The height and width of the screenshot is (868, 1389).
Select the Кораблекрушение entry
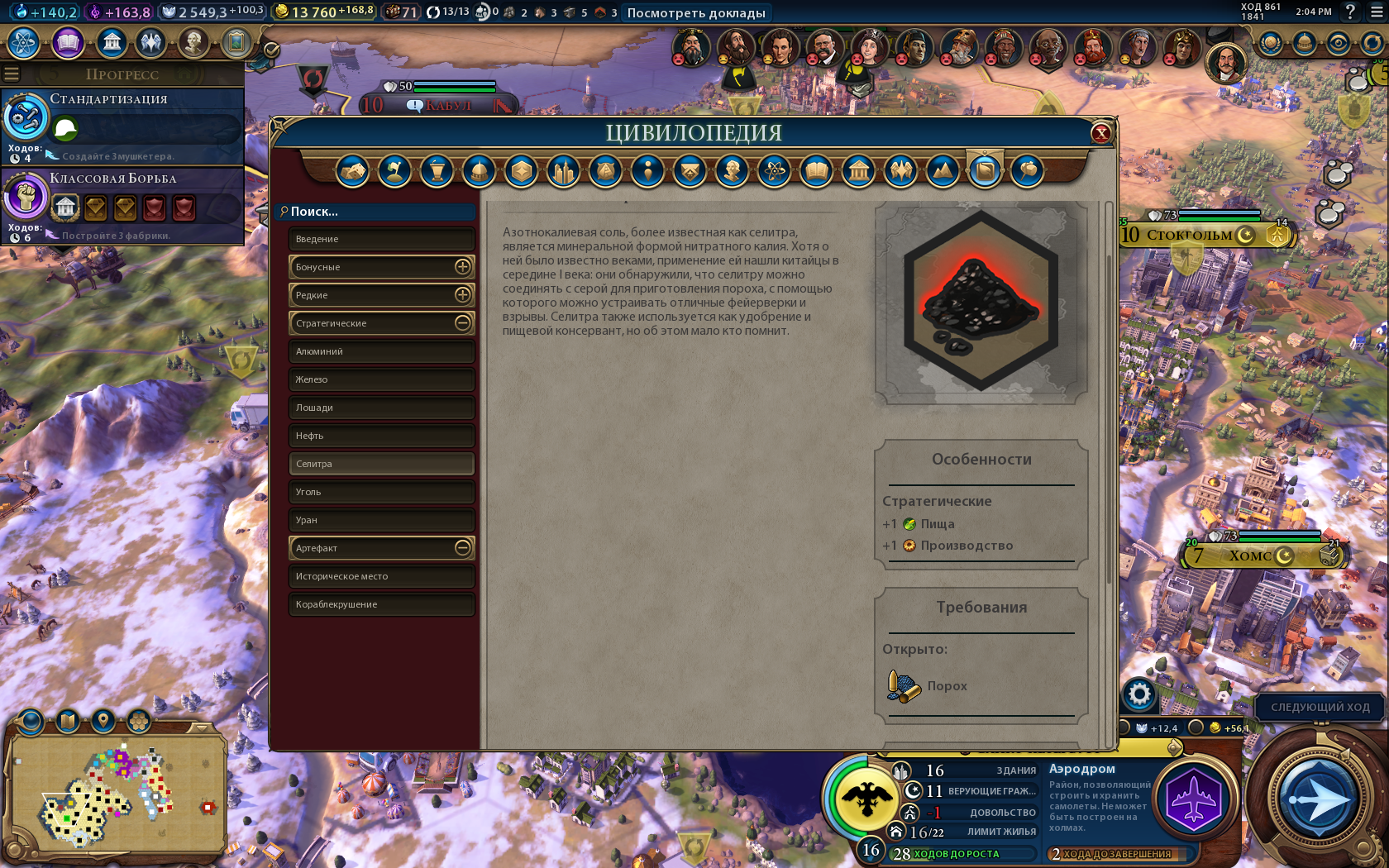[x=381, y=604]
